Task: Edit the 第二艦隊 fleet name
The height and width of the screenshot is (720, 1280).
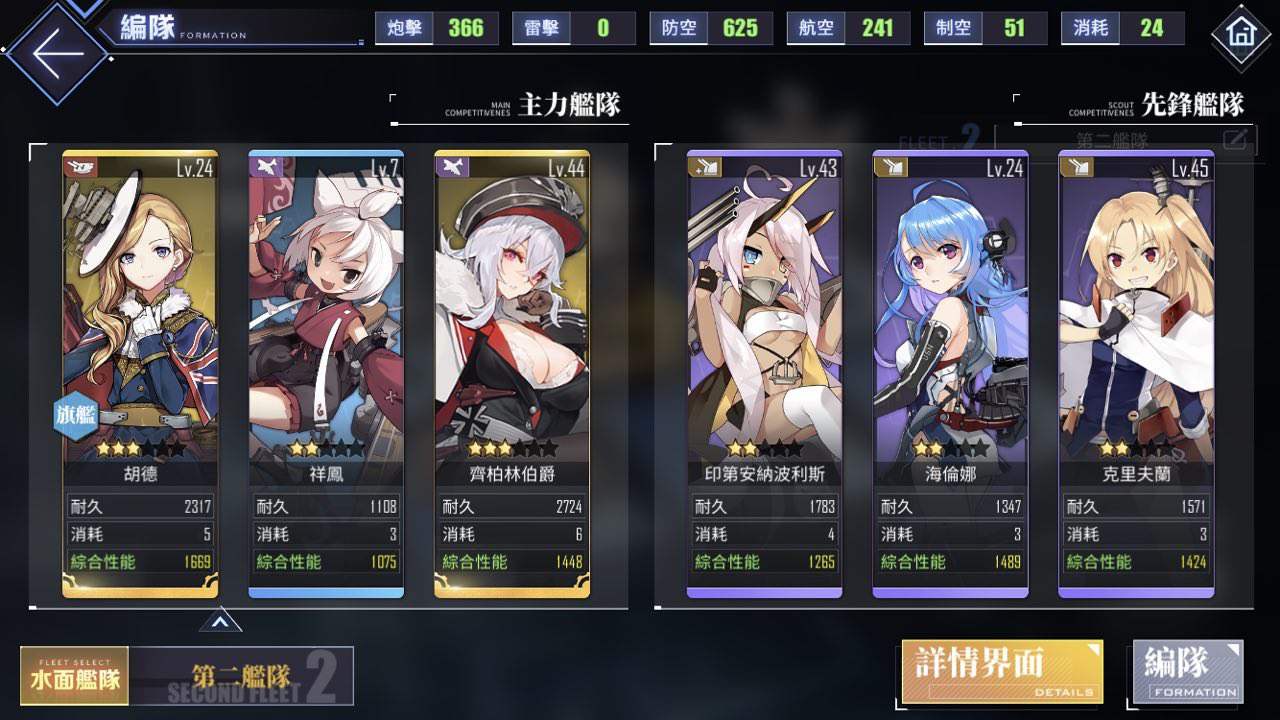Action: tap(1235, 139)
